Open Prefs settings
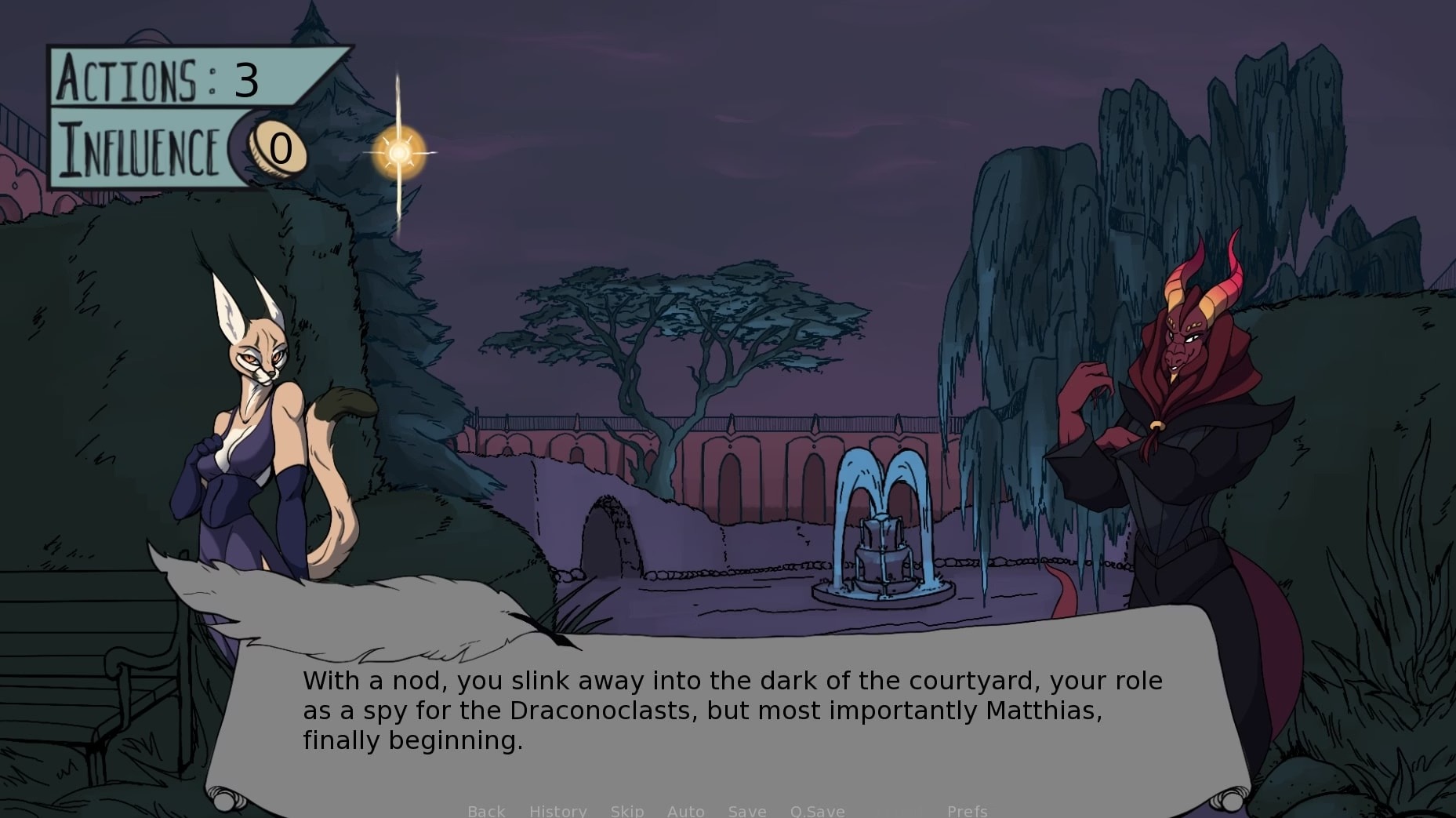This screenshot has height=818, width=1456. [967, 811]
